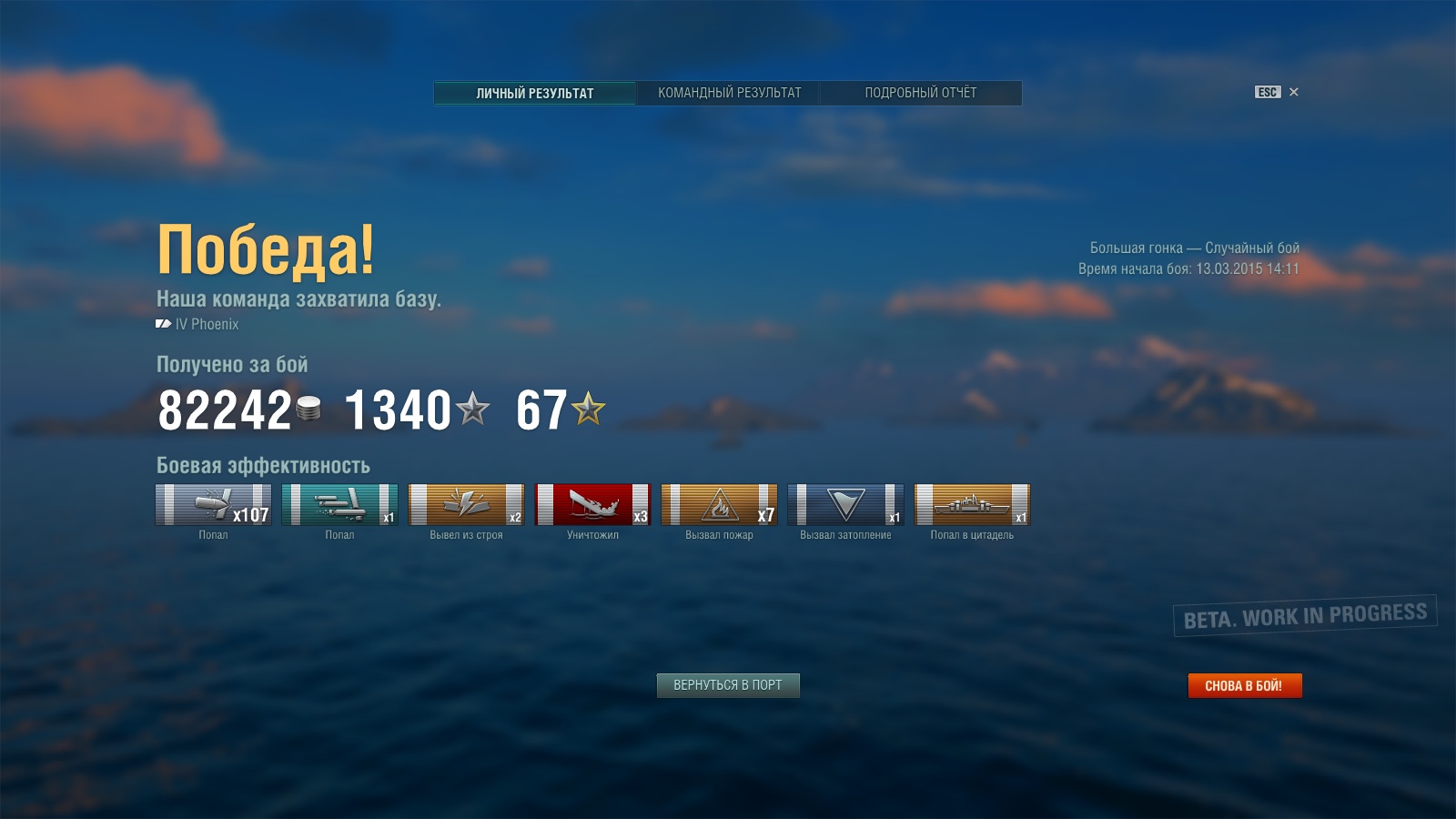Switch to the Личный результат tab

pos(535,93)
